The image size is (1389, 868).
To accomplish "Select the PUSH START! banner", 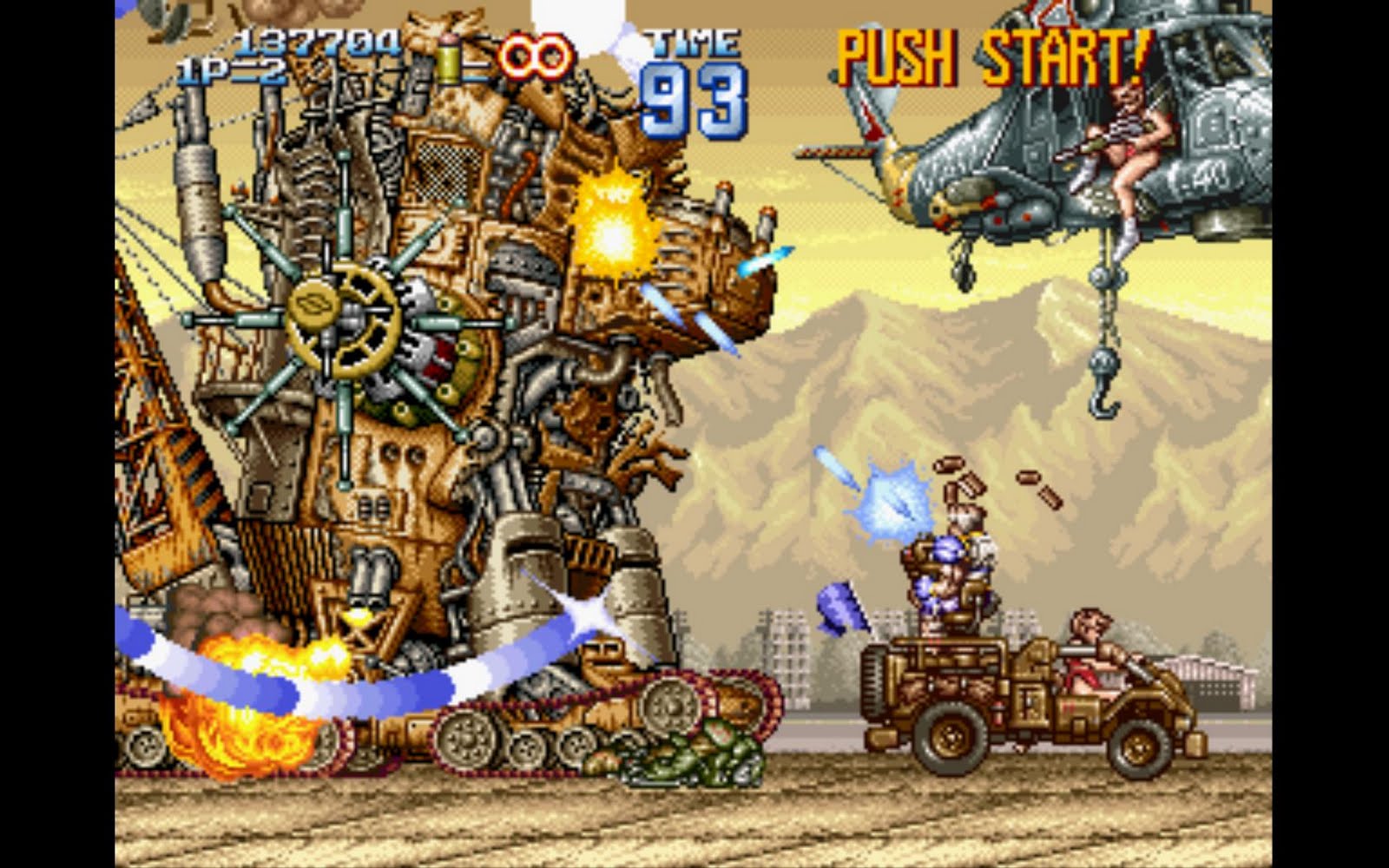I will click(x=990, y=56).
